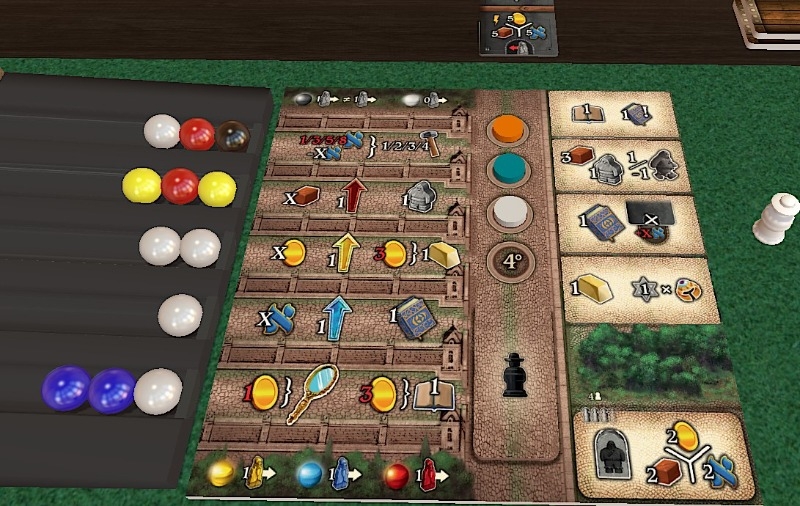Screen dimensions: 800x506
Task: Pick the lone white marble in its row
Action: 180,315
